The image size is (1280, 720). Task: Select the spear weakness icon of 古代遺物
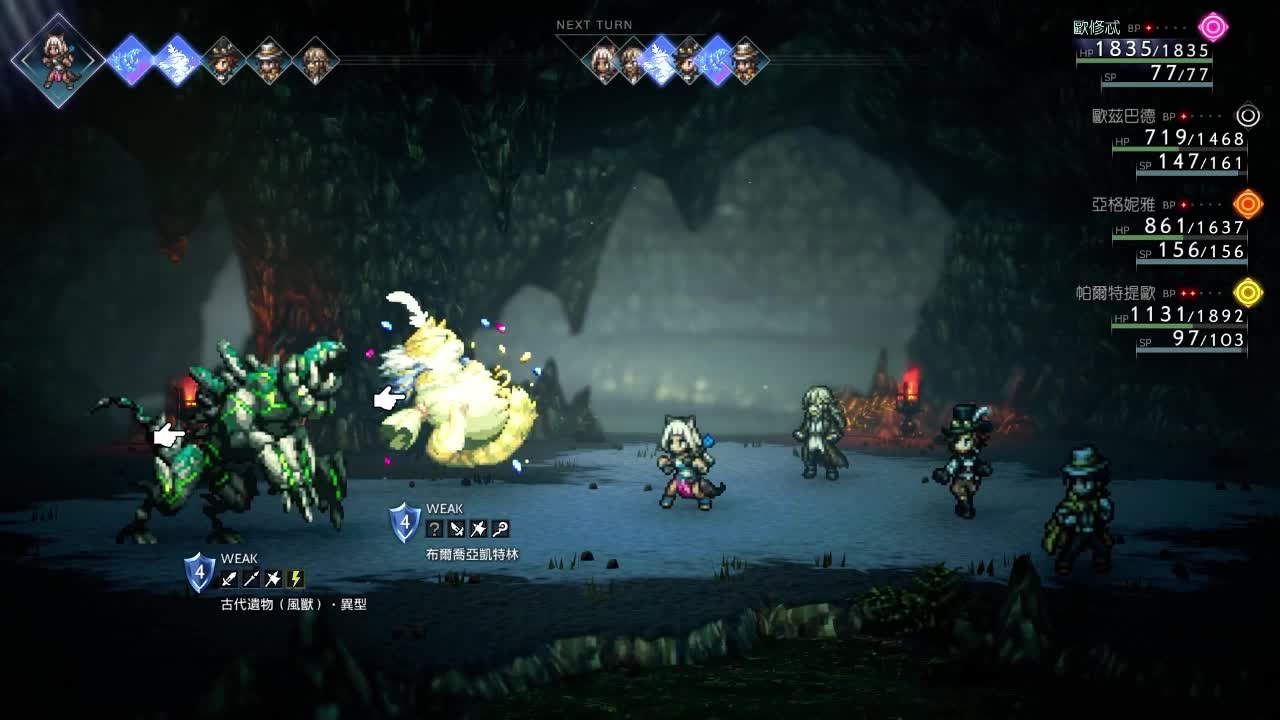[x=251, y=579]
